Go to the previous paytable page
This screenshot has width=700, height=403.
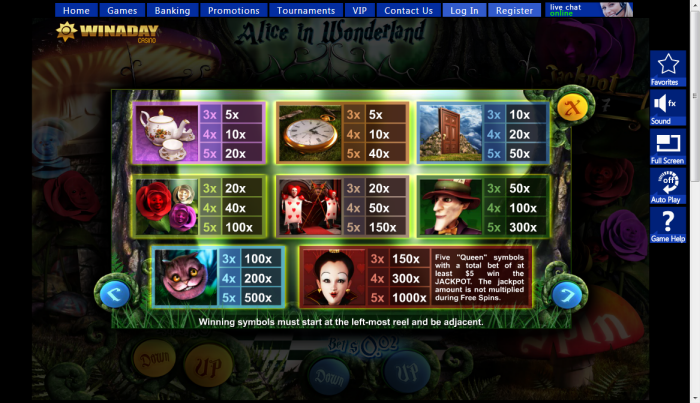pos(114,293)
